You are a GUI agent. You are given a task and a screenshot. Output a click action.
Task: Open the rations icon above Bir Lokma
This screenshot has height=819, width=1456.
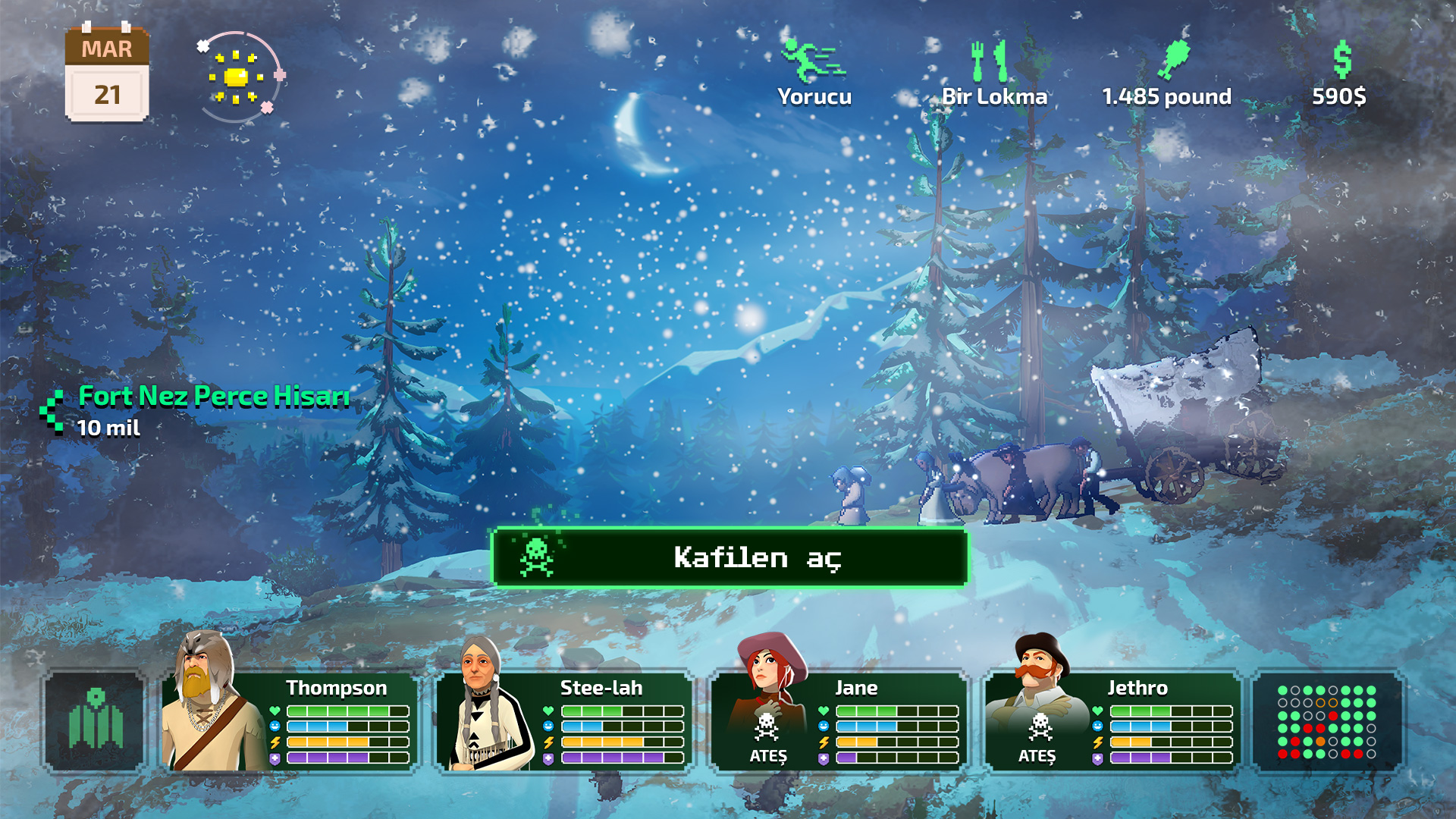pyautogui.click(x=990, y=59)
